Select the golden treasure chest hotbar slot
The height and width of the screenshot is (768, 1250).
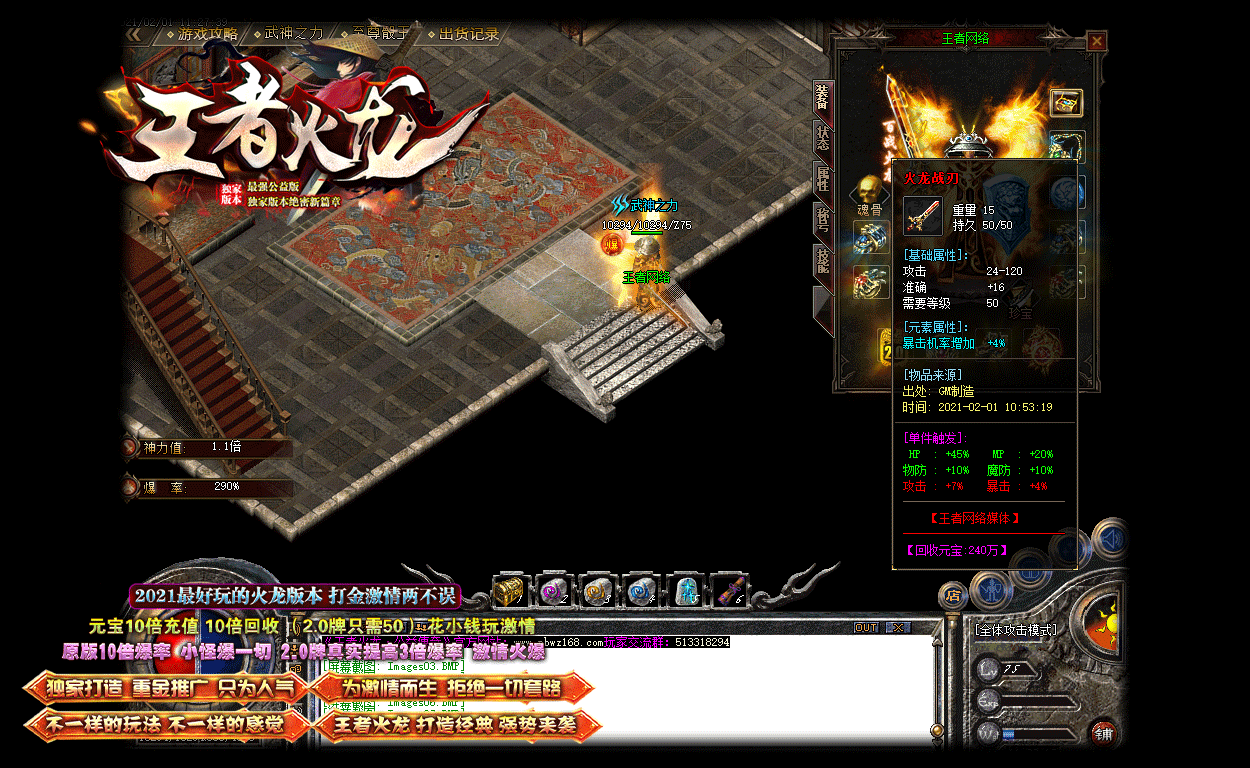(510, 591)
